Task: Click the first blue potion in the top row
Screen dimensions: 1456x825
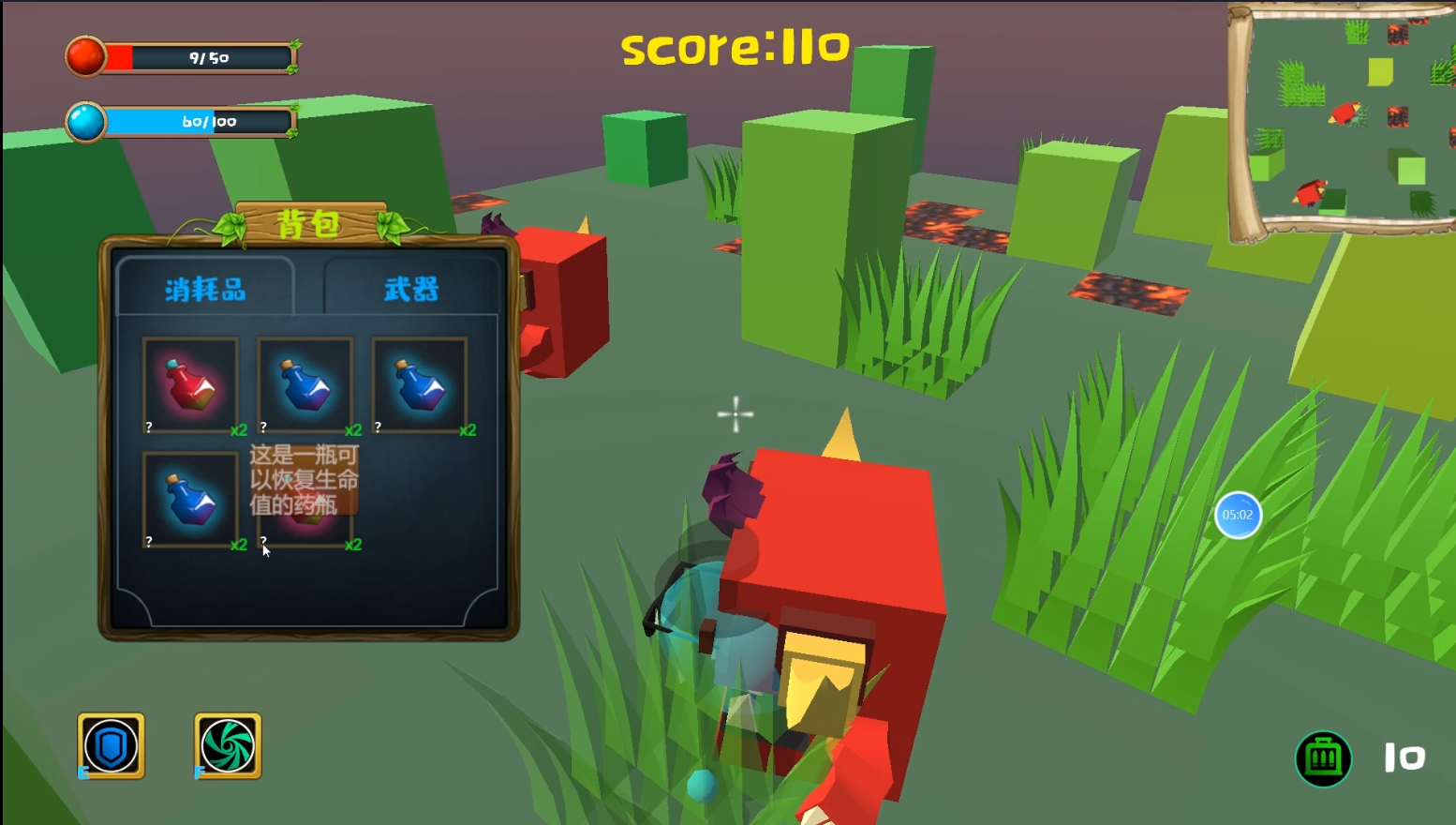Action: pyautogui.click(x=305, y=382)
